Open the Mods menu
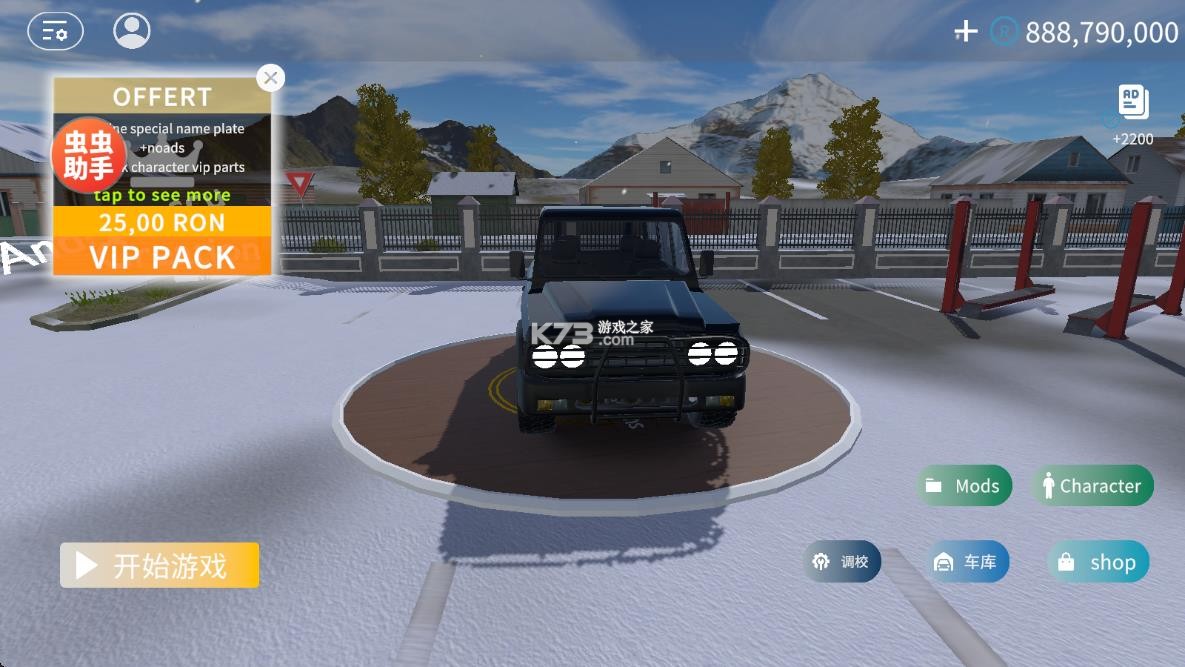 coord(964,486)
